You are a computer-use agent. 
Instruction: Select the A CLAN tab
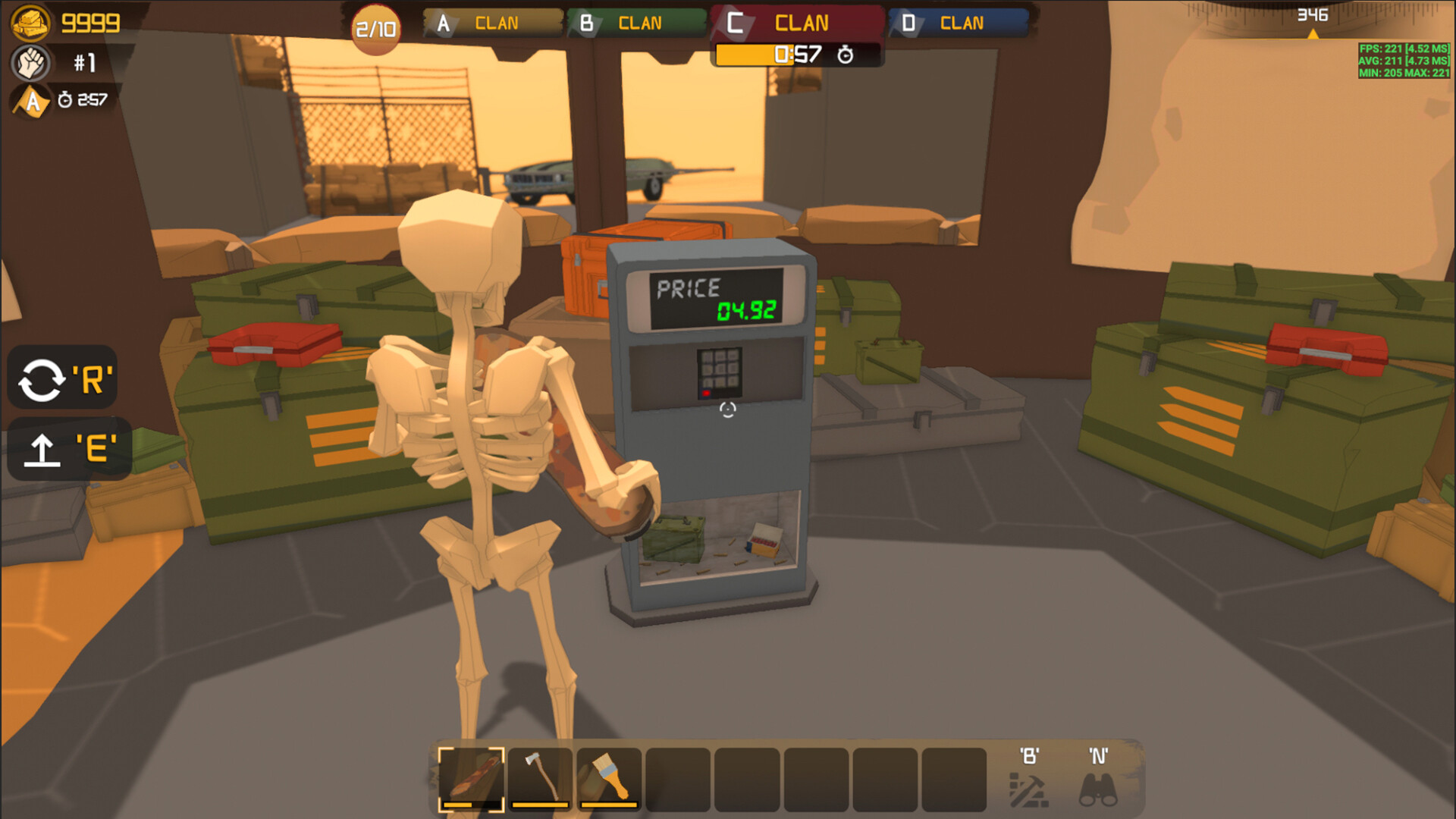click(x=489, y=23)
